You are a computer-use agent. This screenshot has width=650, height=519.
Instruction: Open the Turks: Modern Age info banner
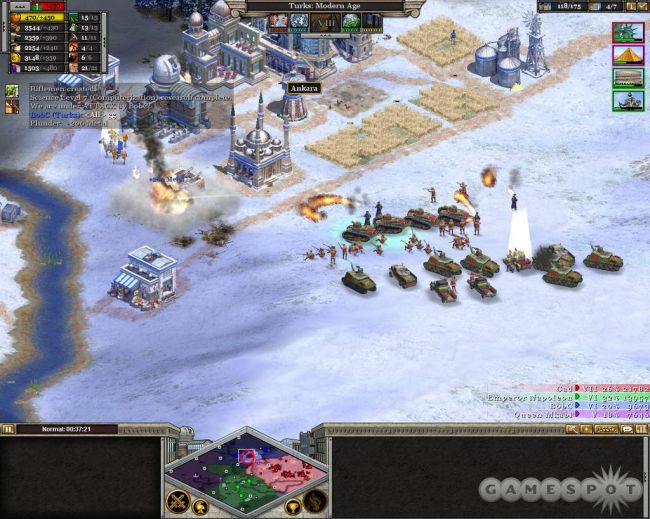click(x=324, y=6)
